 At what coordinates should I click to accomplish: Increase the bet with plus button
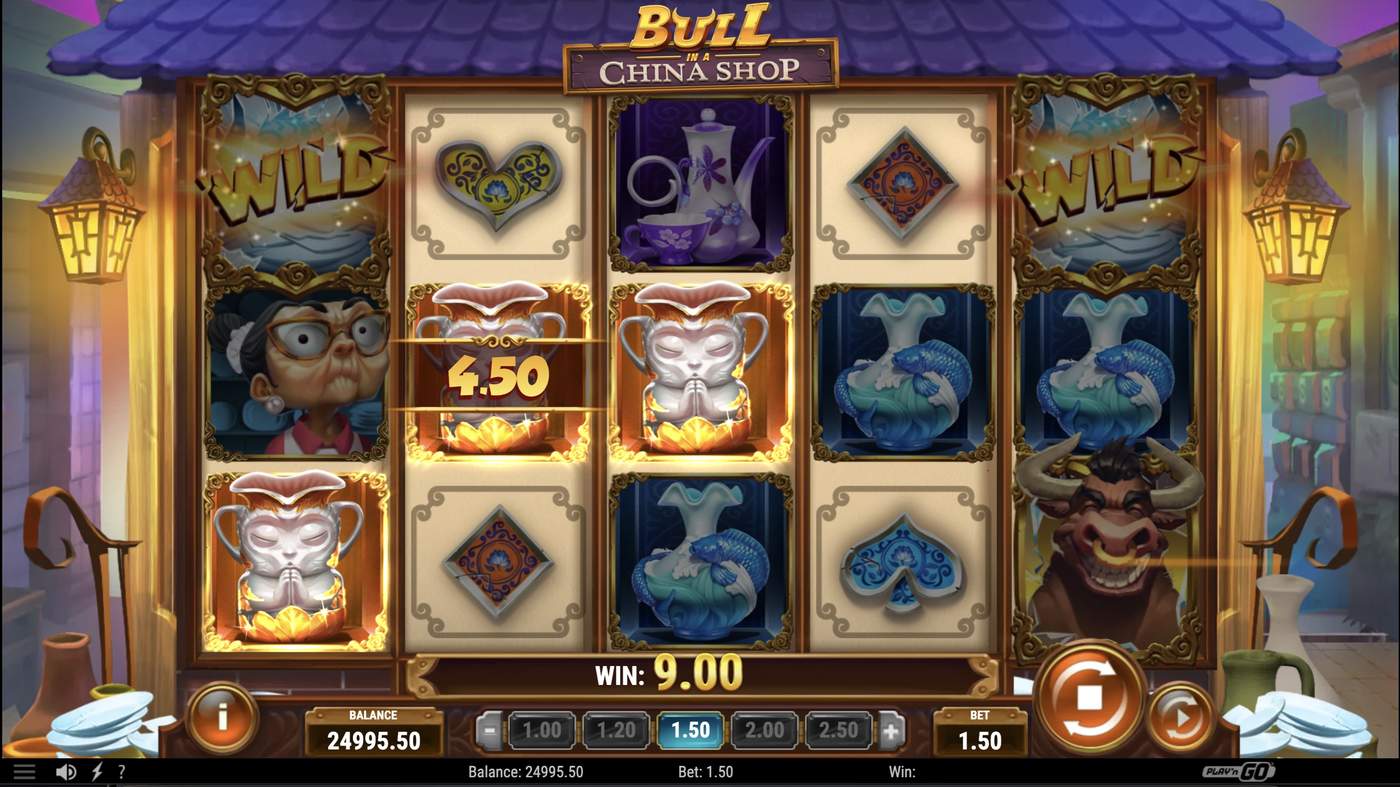point(891,729)
